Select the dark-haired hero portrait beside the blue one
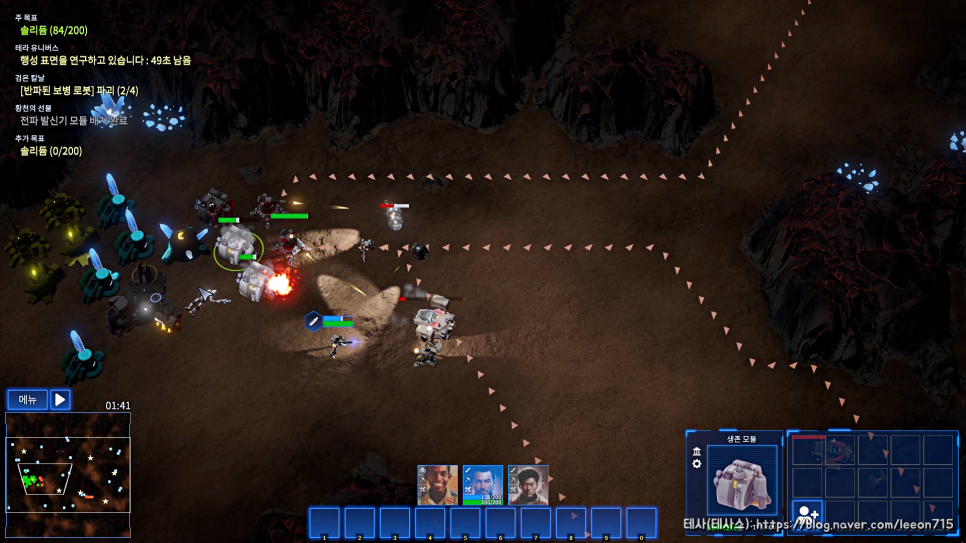Viewport: 966px width, 543px height. 528,485
